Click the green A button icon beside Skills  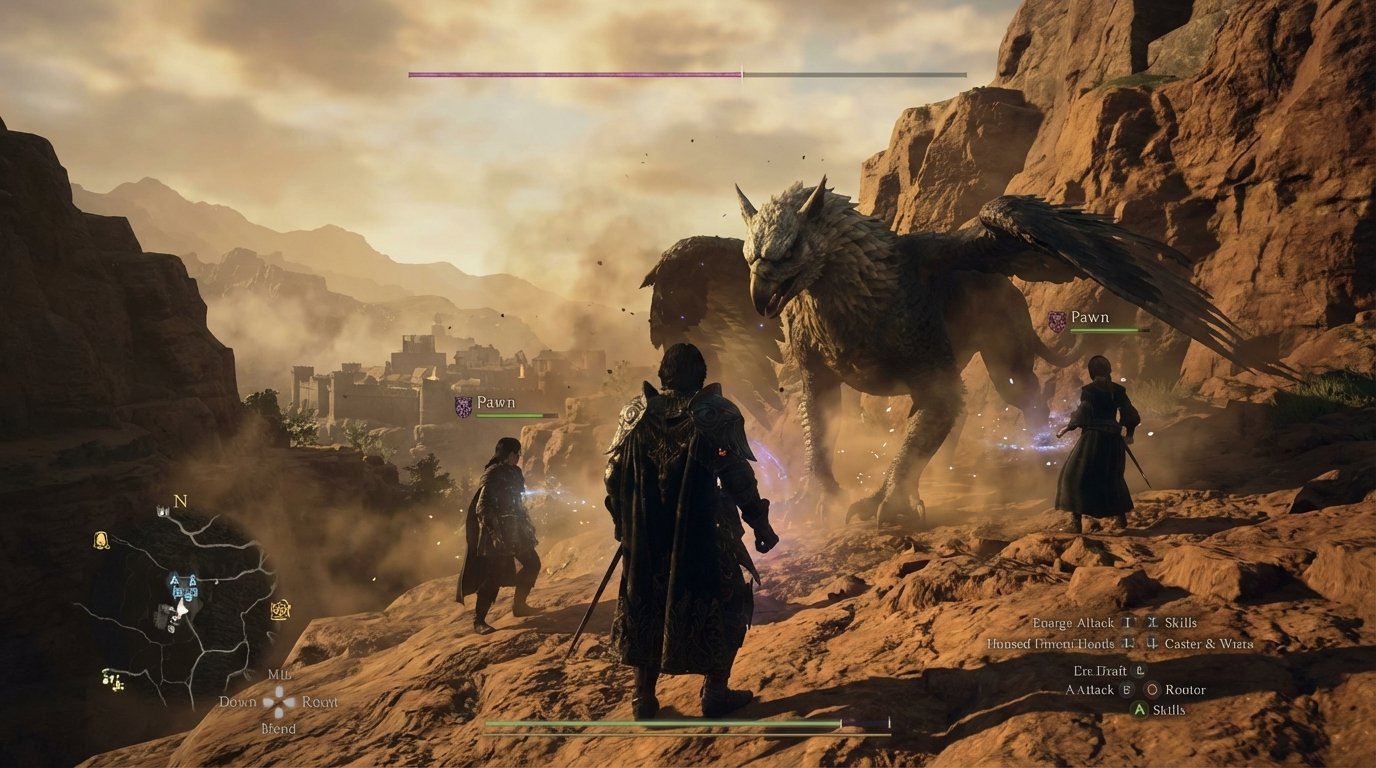(x=1139, y=710)
